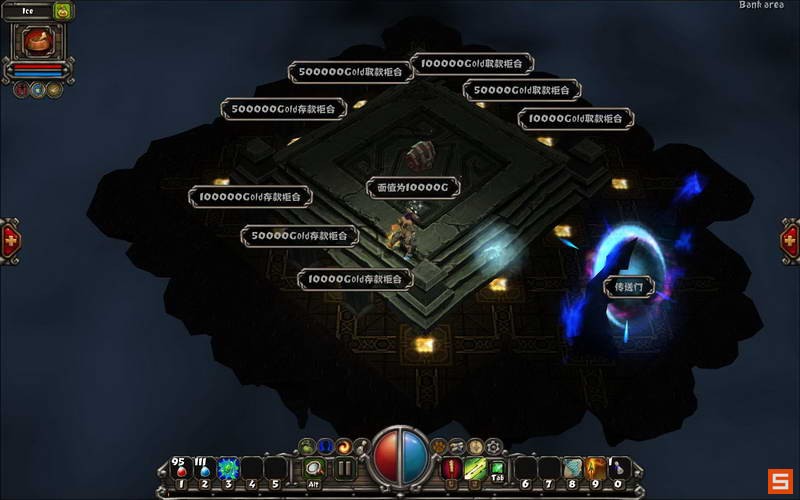Screen dimensions: 800x500
Task: Select the orange item in hotbar slot 9
Action: pyautogui.click(x=596, y=468)
